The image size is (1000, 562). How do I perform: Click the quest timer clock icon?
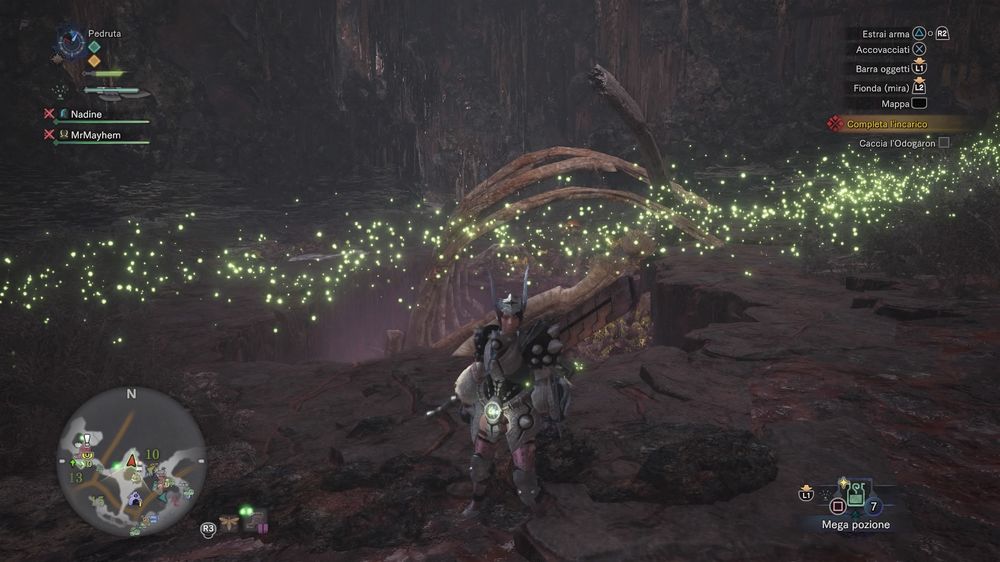pos(70,41)
